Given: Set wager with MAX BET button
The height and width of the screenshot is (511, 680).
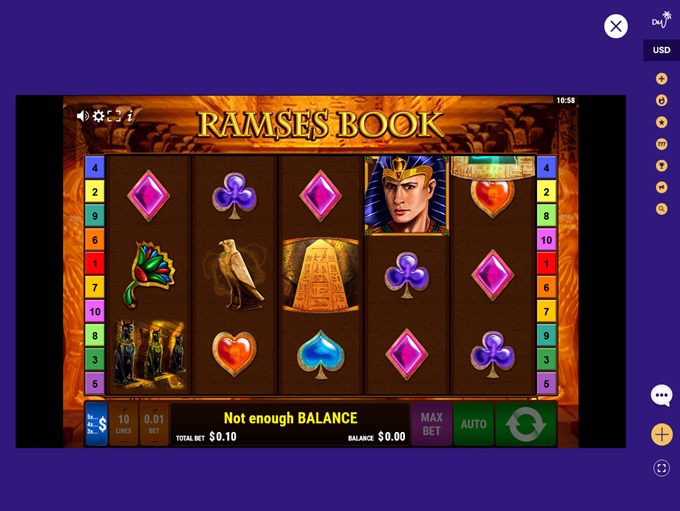Looking at the screenshot, I should click(431, 424).
